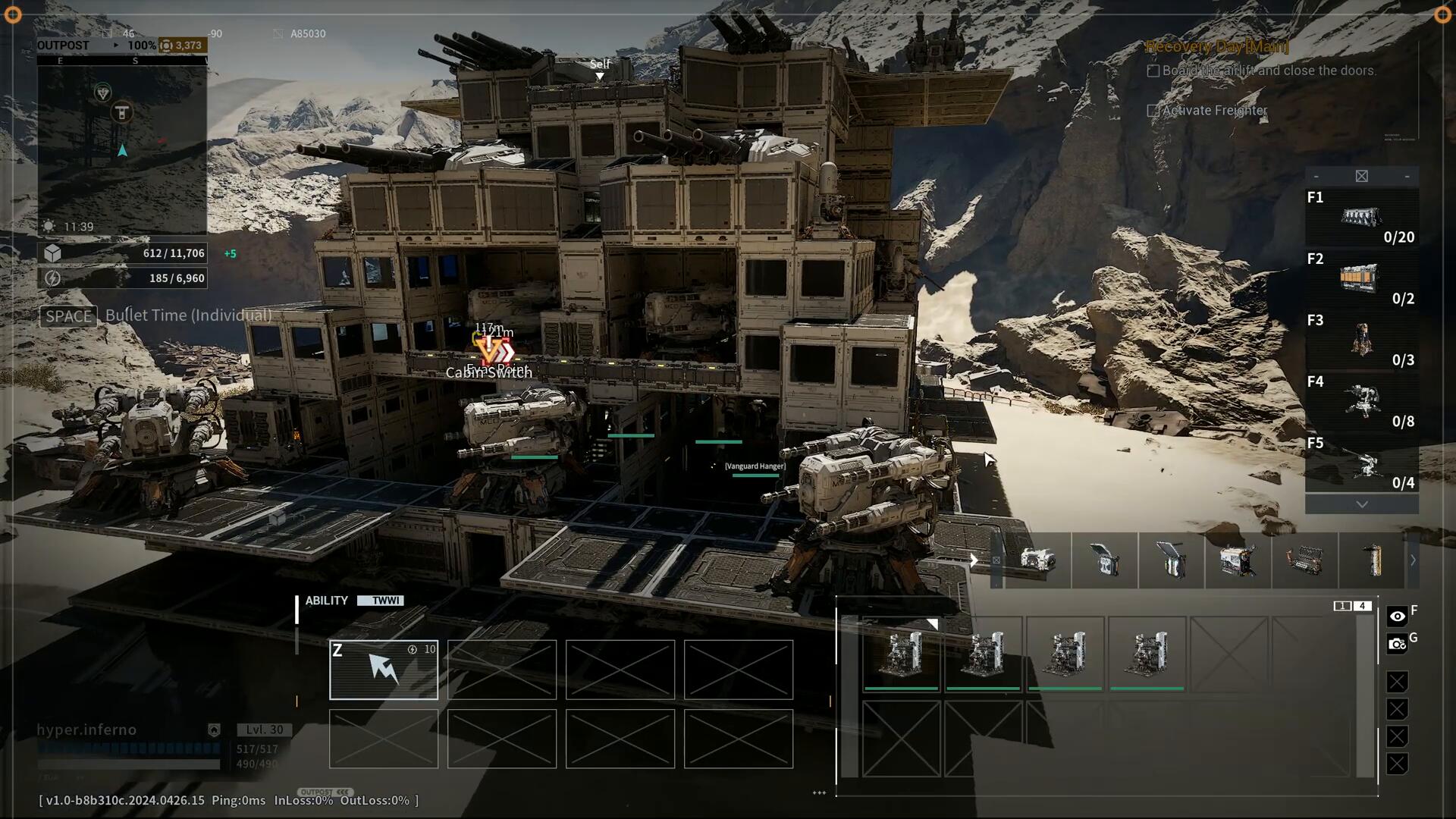1456x819 pixels.
Task: Select the F5 cannon turret with 0/4
Action: click(1361, 463)
